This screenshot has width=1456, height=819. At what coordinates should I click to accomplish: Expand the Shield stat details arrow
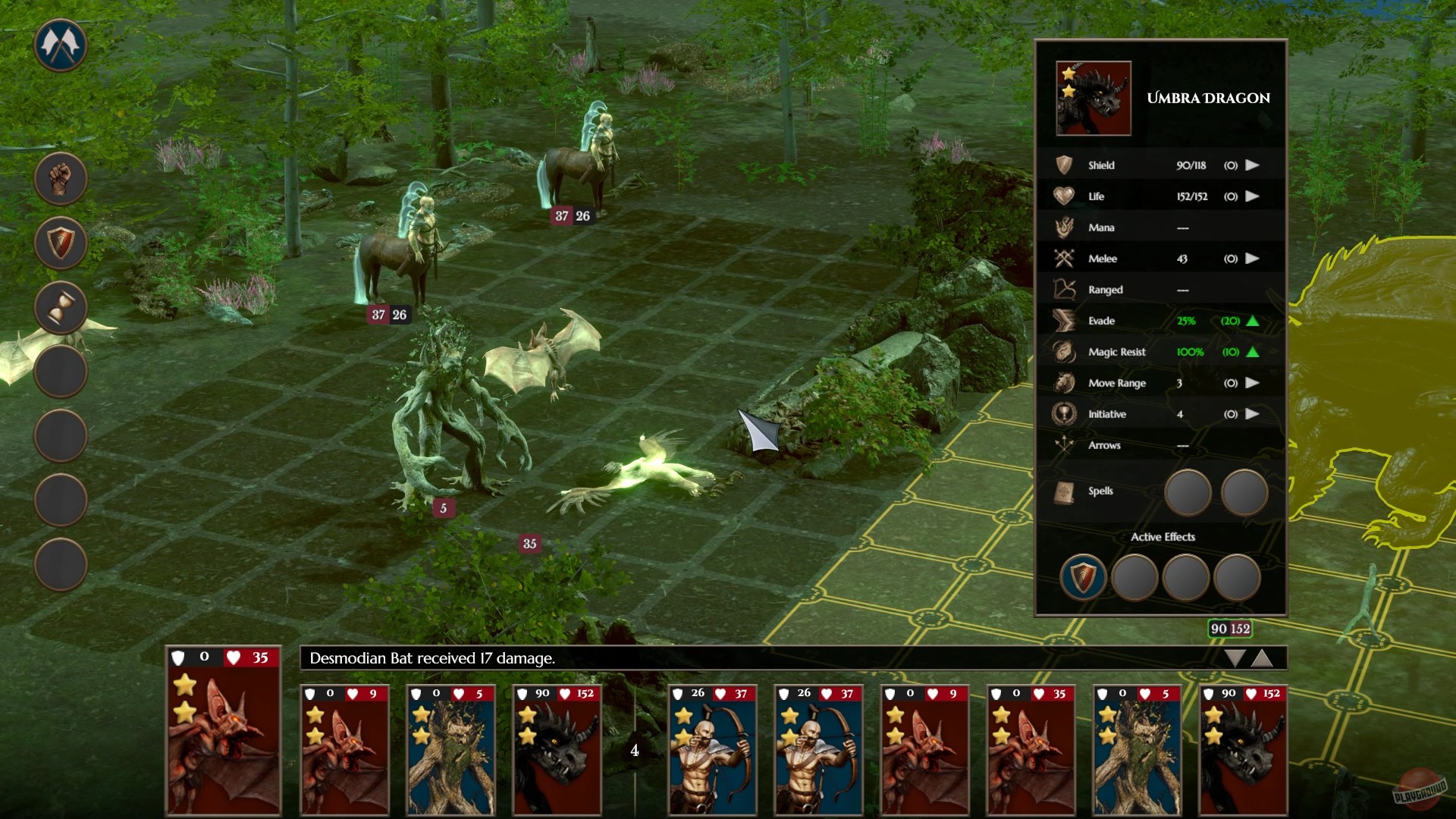click(x=1253, y=165)
